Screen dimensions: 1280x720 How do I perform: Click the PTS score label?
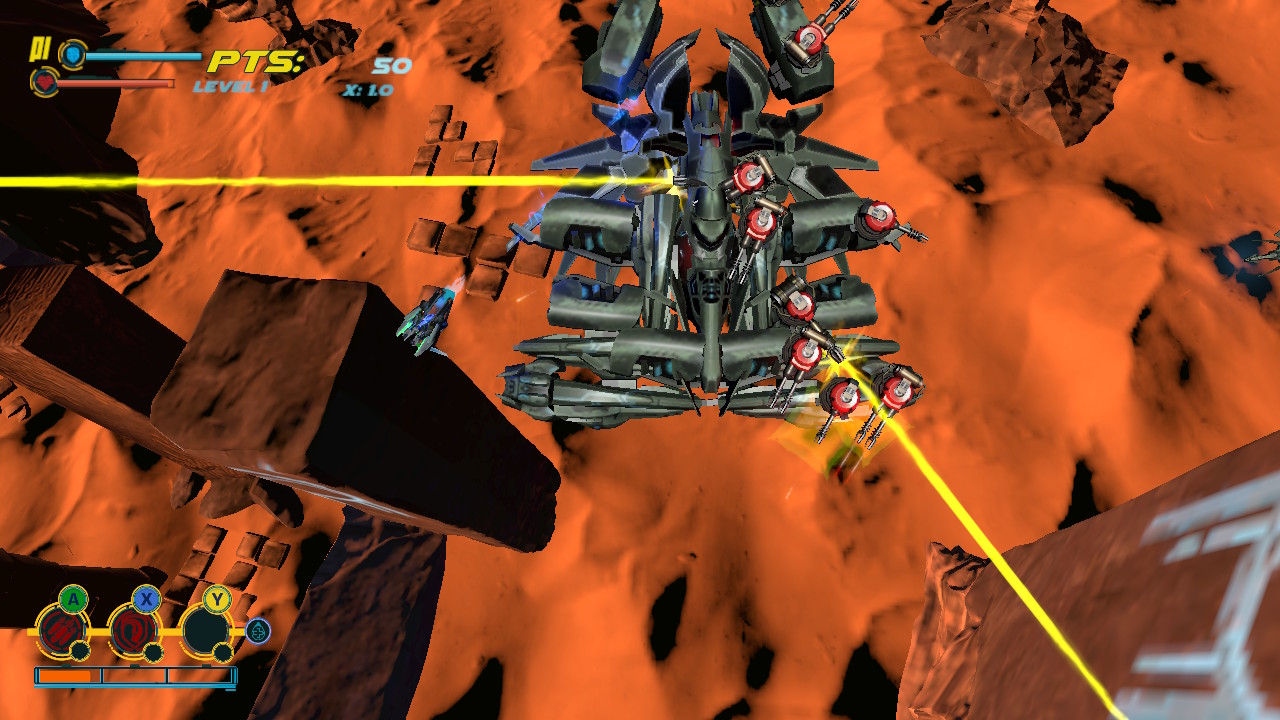[x=257, y=61]
